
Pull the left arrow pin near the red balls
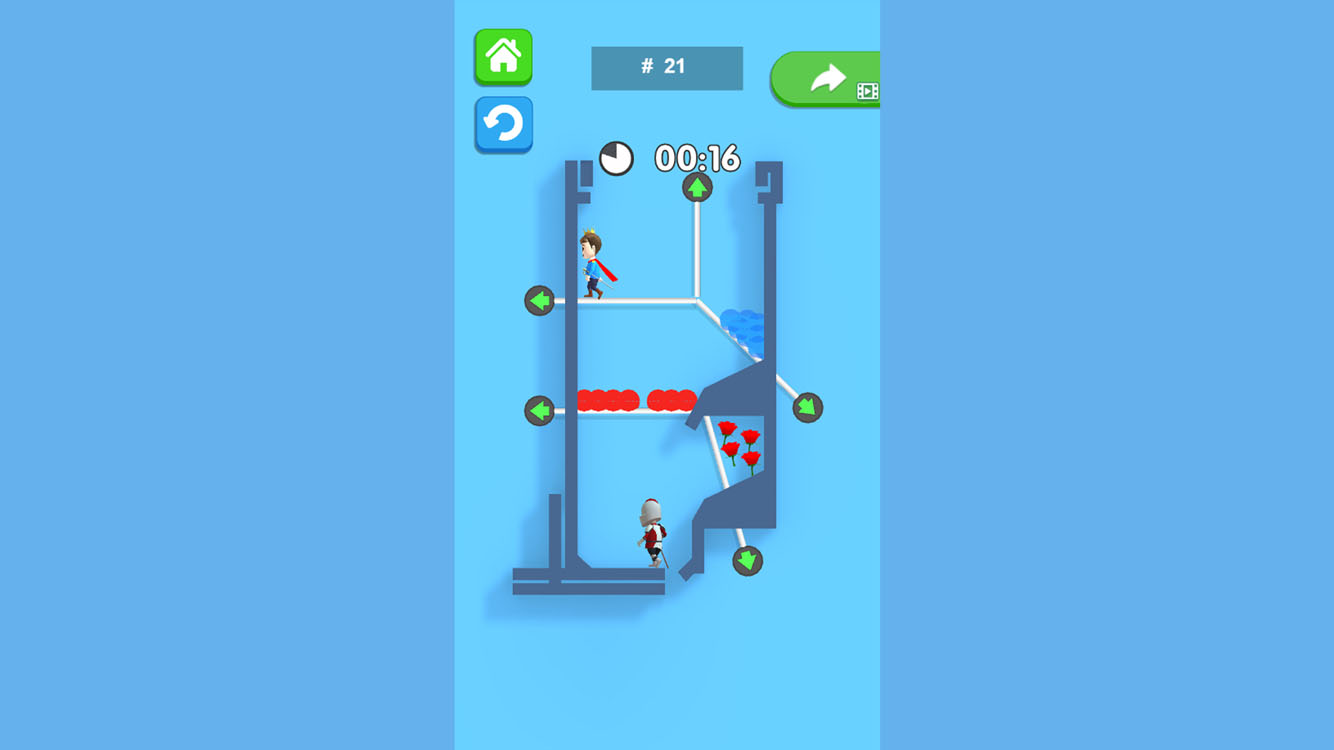coord(541,408)
